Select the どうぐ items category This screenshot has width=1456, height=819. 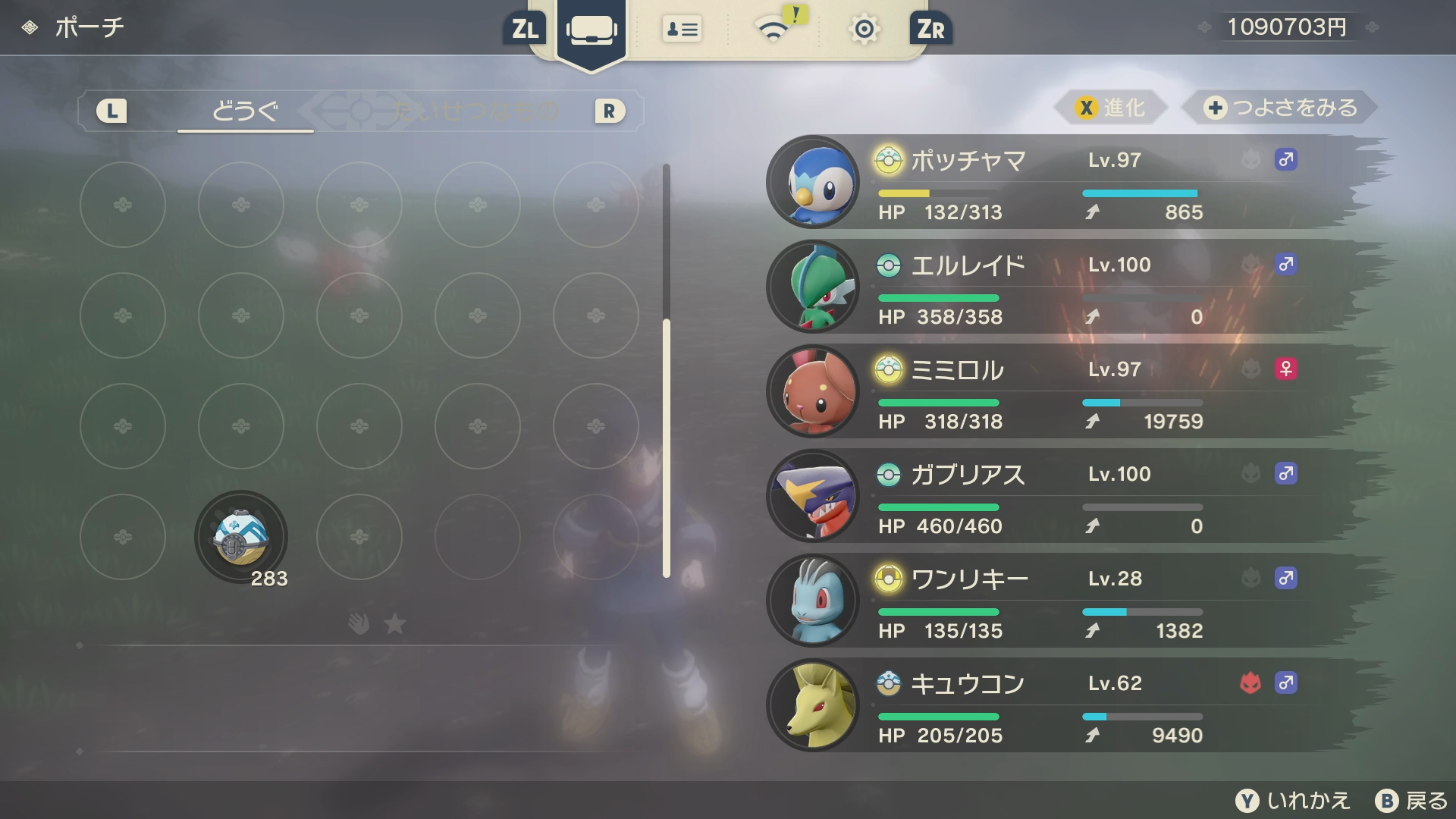tap(244, 111)
